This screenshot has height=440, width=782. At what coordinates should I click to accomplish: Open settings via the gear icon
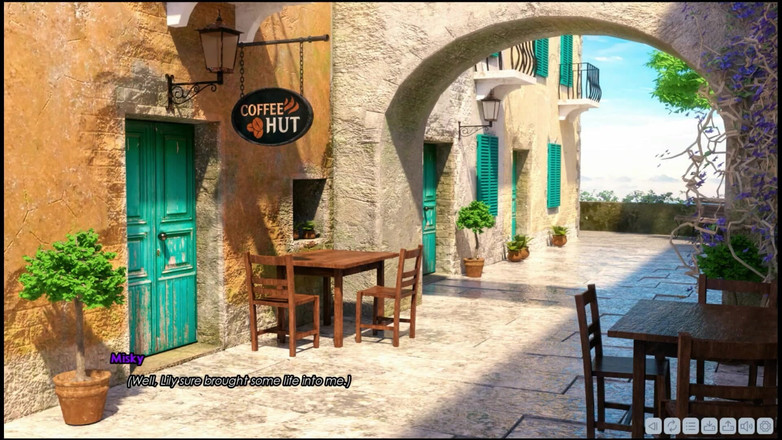(x=765, y=426)
